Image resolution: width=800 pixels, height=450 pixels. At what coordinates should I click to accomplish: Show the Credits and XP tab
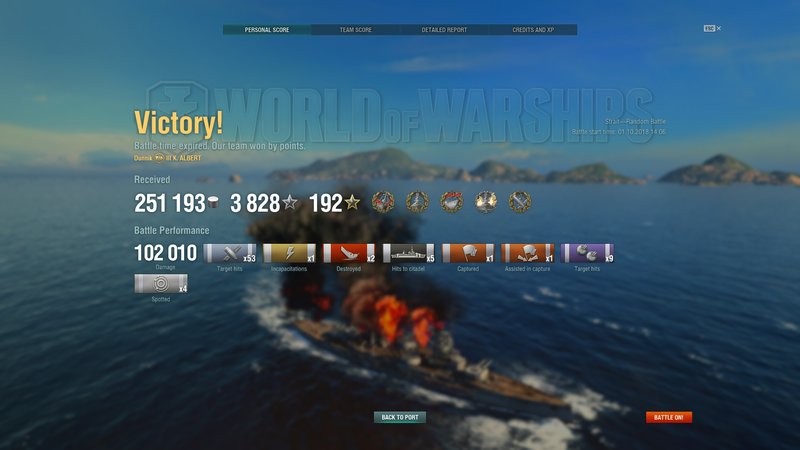pyautogui.click(x=533, y=30)
